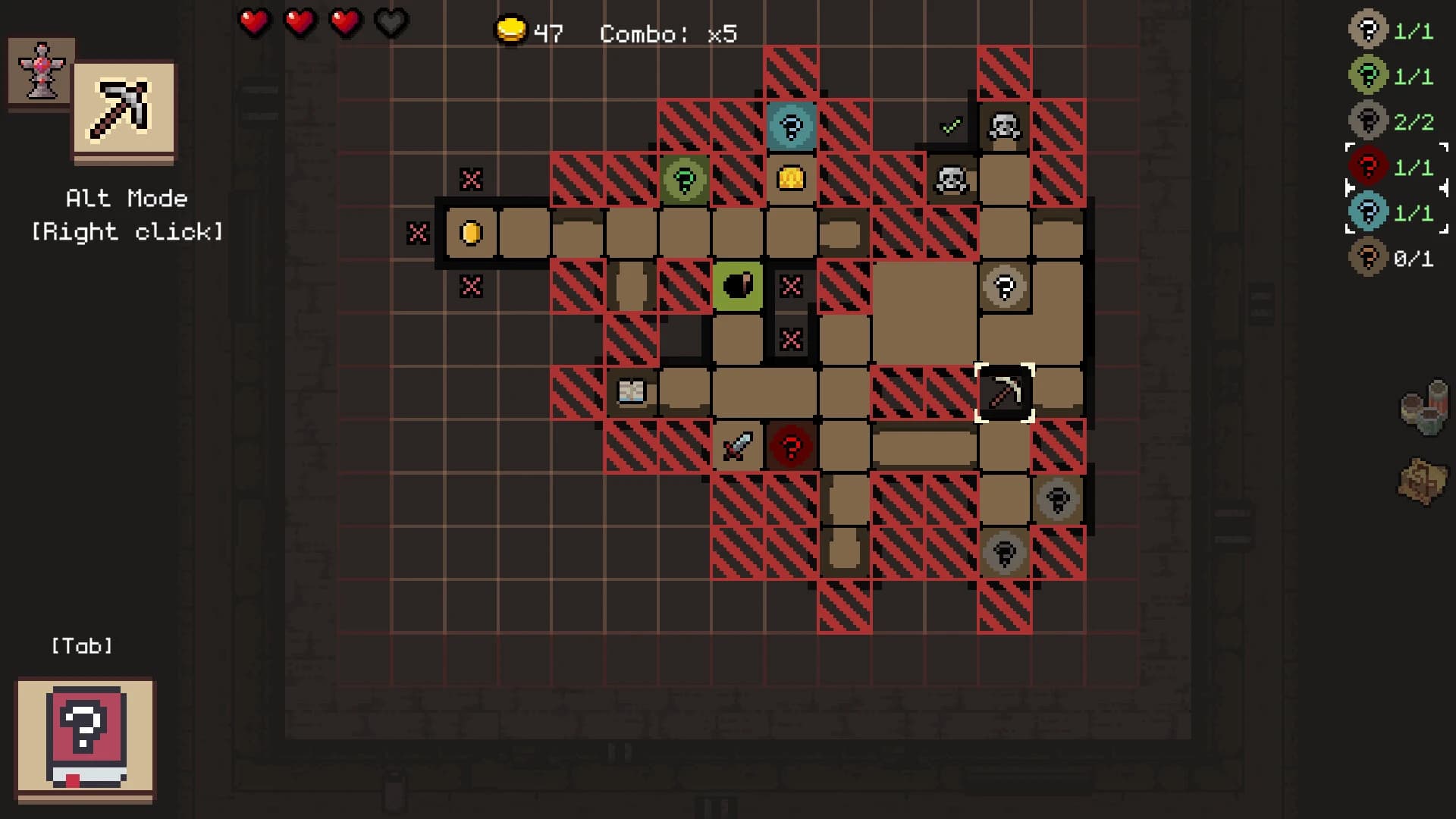Toggle the green checkmark above the skull tile
Image resolution: width=1456 pixels, height=819 pixels.
click(x=951, y=124)
